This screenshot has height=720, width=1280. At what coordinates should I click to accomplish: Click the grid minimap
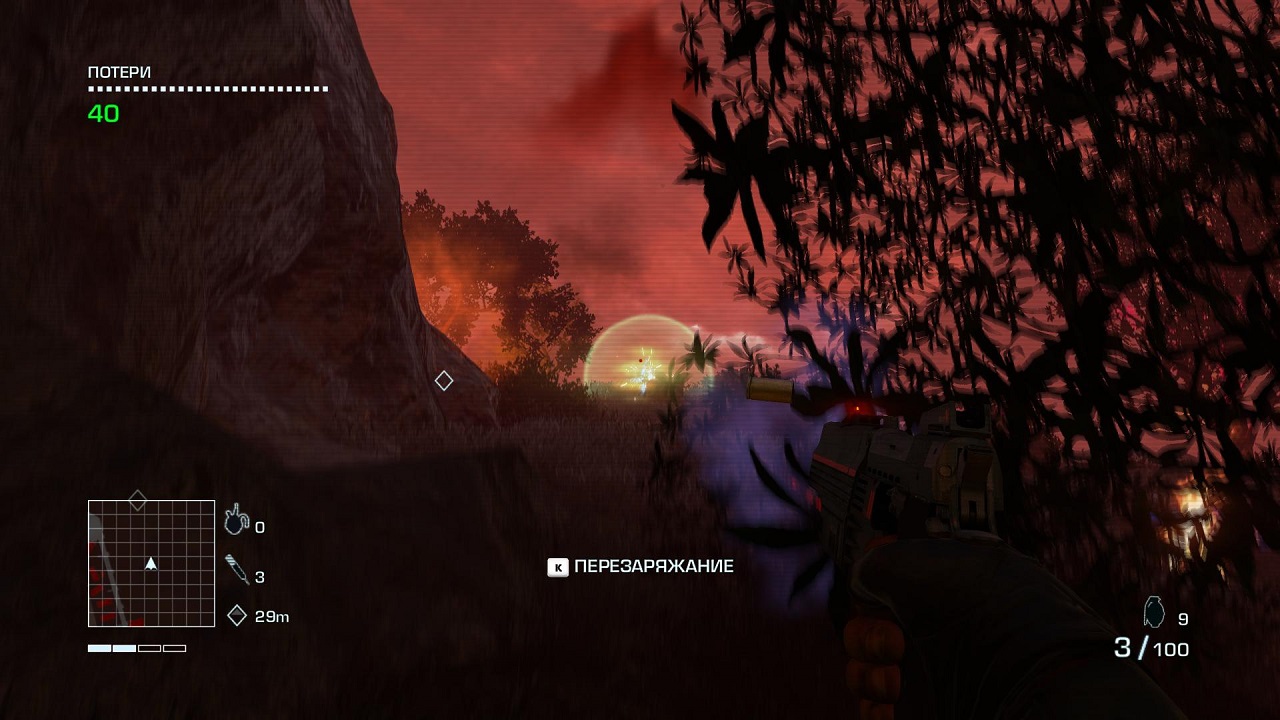click(x=151, y=563)
